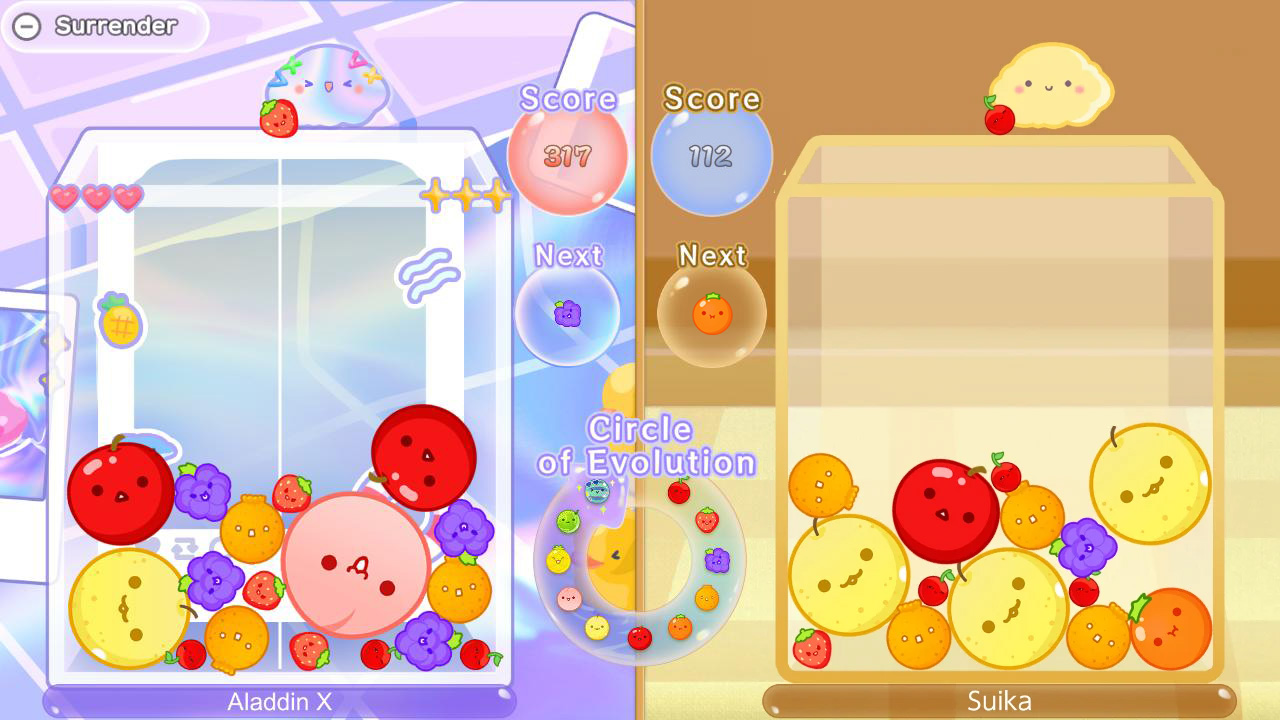Click the minus icon on the Surrender pill
Image resolution: width=1280 pixels, height=720 pixels.
(x=26, y=26)
